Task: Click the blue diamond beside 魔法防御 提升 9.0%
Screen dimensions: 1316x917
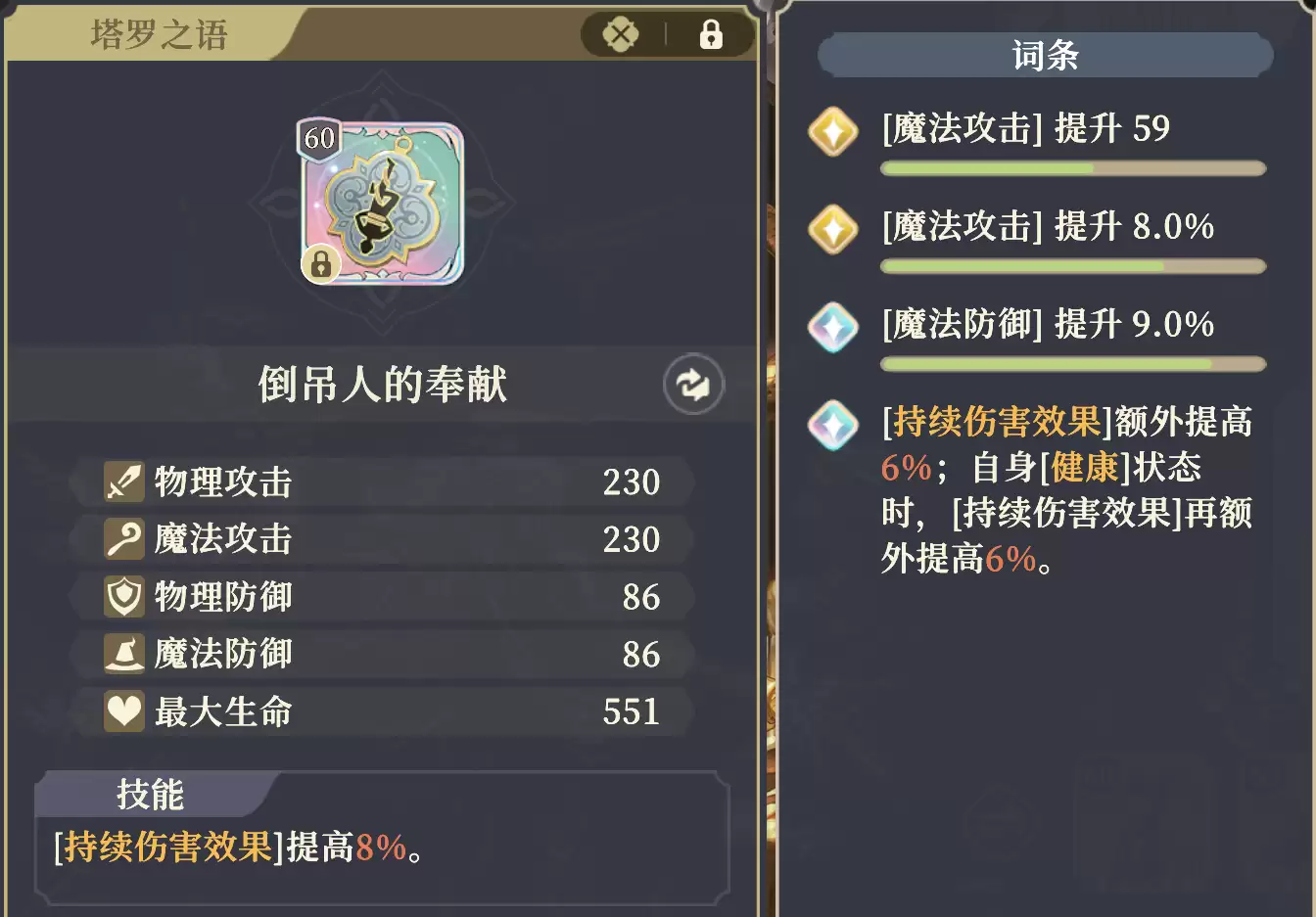Action: coord(832,327)
